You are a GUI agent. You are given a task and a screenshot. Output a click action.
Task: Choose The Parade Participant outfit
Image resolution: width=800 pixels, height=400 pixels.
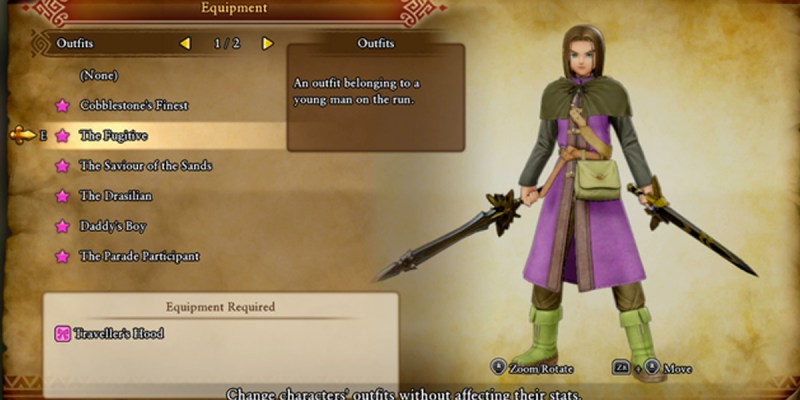point(138,256)
